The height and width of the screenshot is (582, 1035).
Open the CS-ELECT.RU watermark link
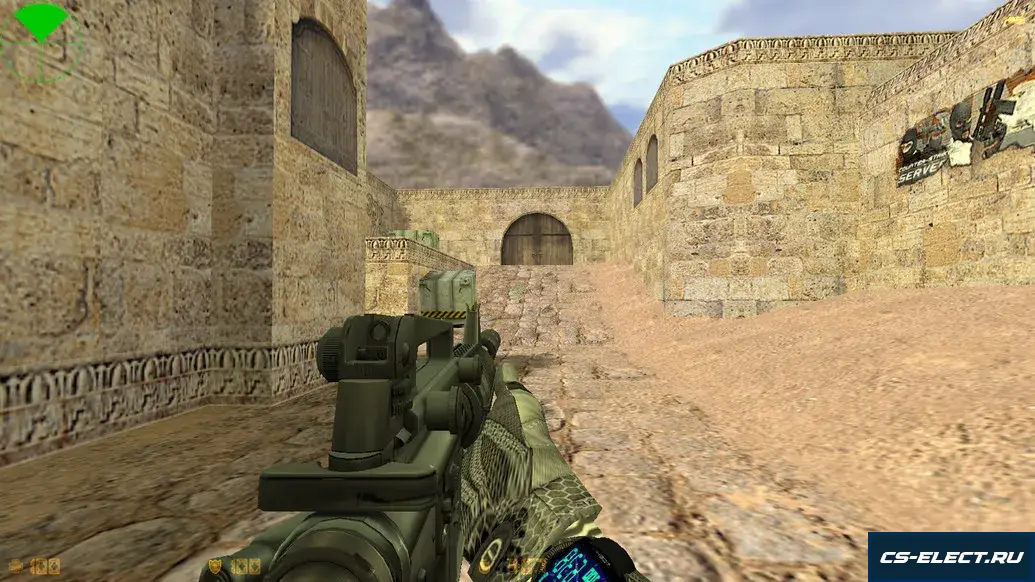(x=950, y=557)
